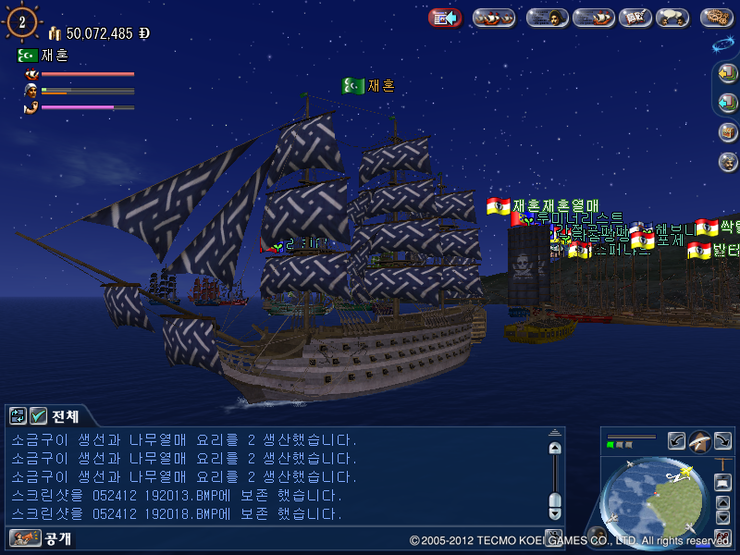
Task: Open the gears system settings menu
Action: click(717, 17)
